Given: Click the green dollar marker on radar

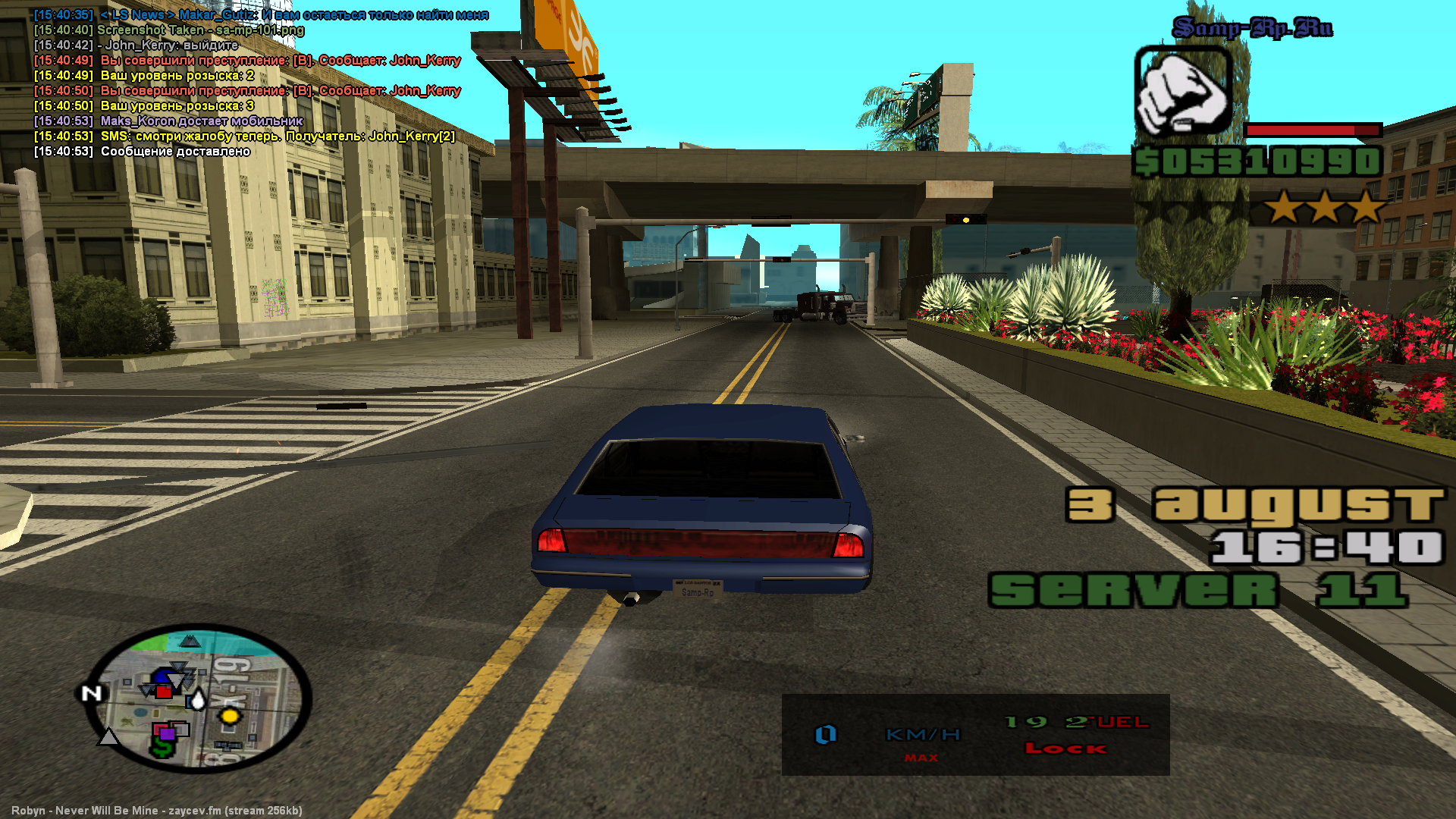Looking at the screenshot, I should click(162, 748).
